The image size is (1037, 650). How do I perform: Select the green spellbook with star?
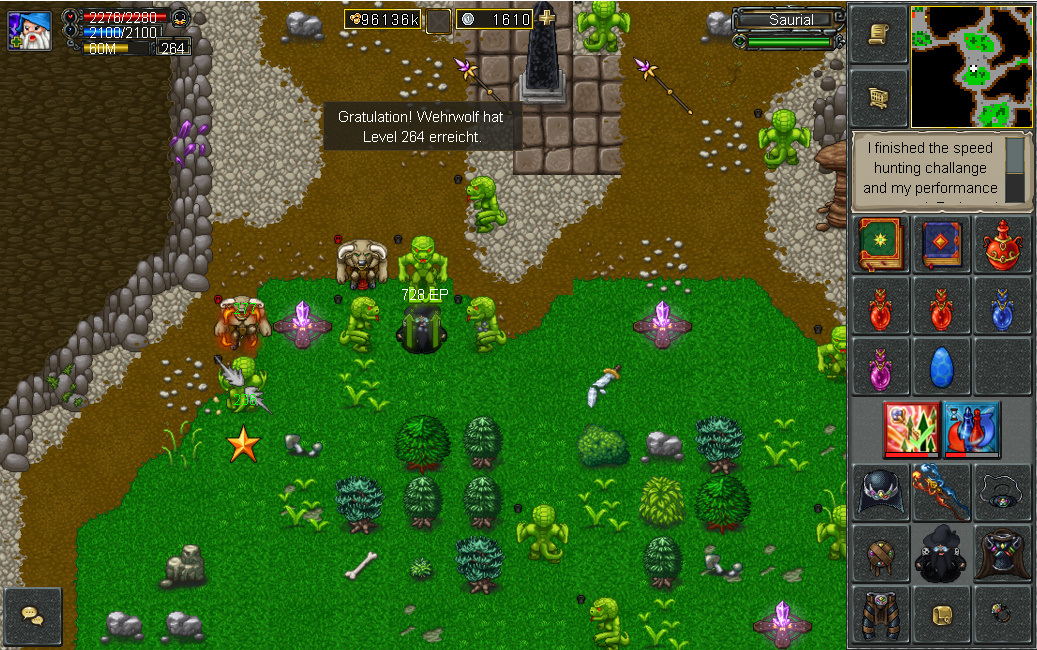880,245
